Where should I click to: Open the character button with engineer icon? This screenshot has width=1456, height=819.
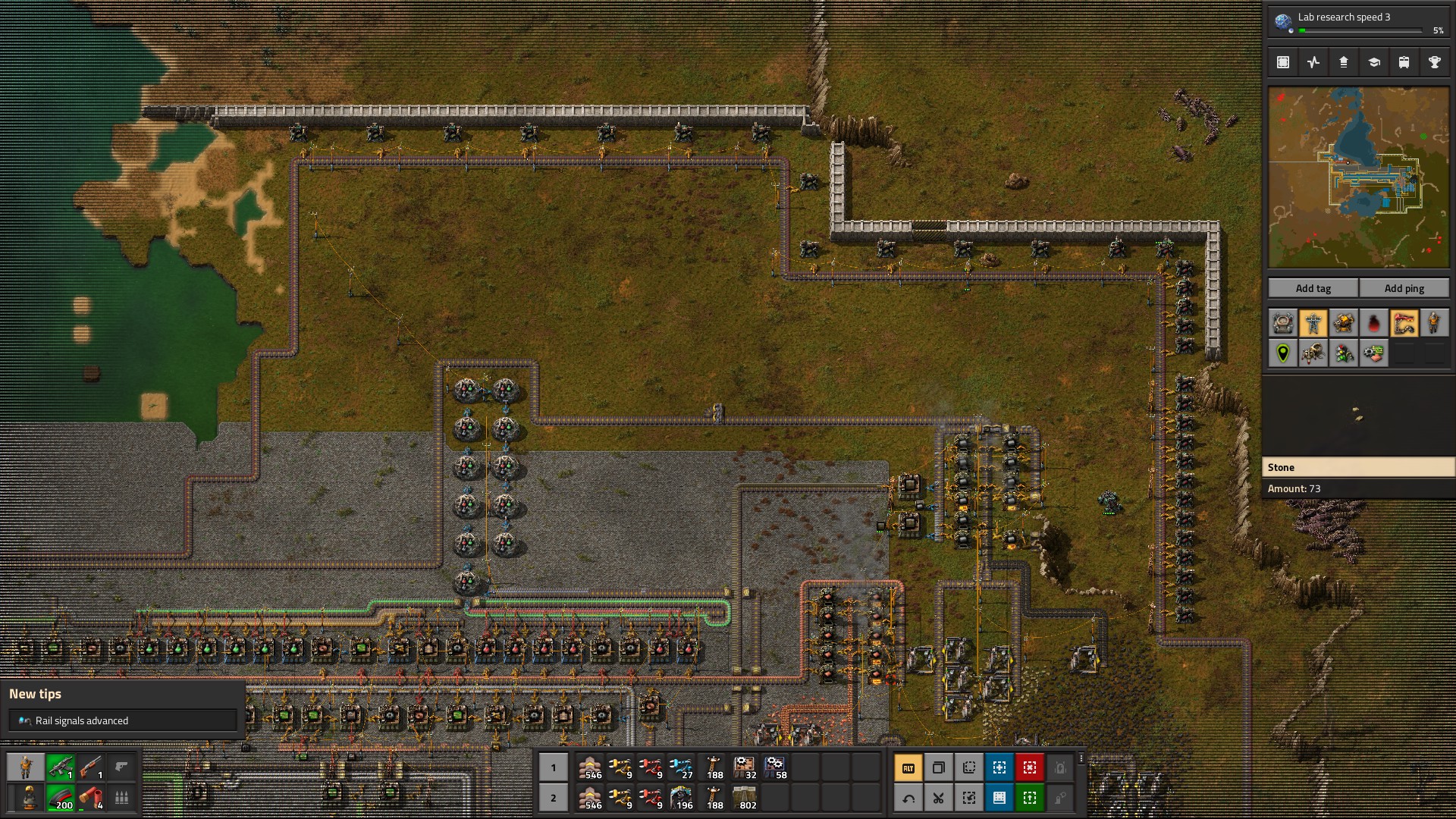click(26, 767)
